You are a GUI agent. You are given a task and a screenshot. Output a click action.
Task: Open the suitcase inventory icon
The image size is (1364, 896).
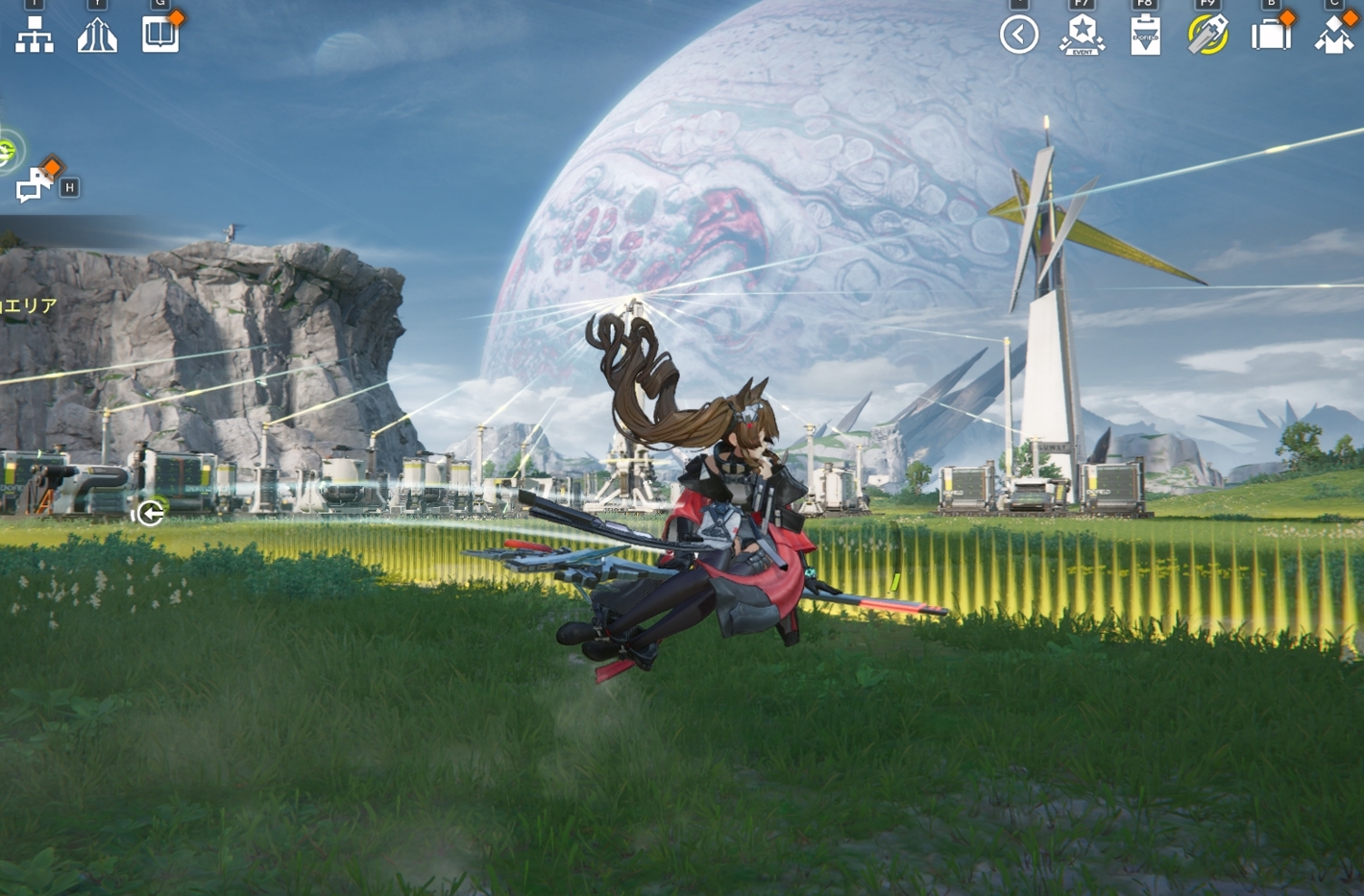click(1271, 36)
